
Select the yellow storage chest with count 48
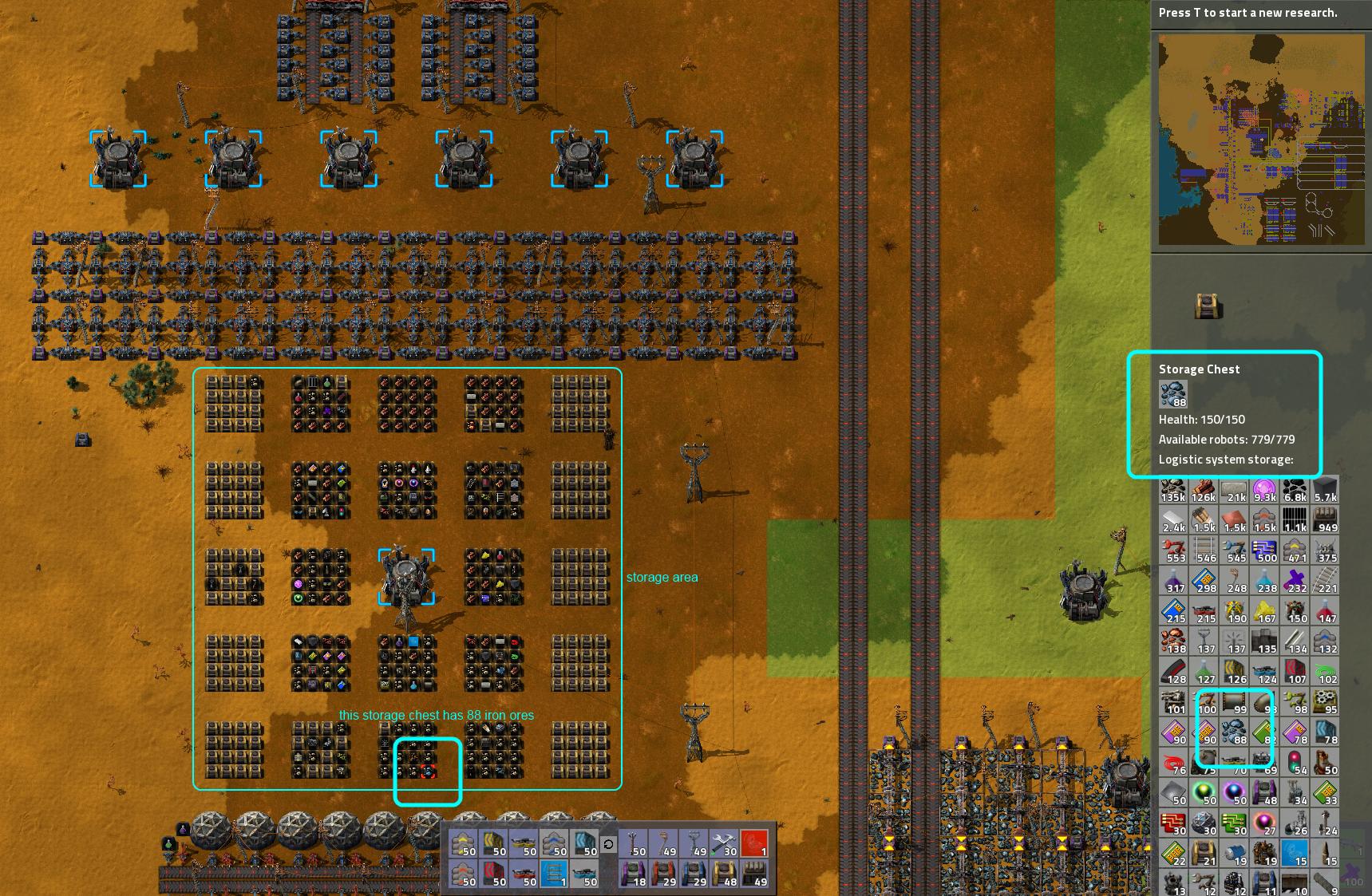click(x=724, y=874)
